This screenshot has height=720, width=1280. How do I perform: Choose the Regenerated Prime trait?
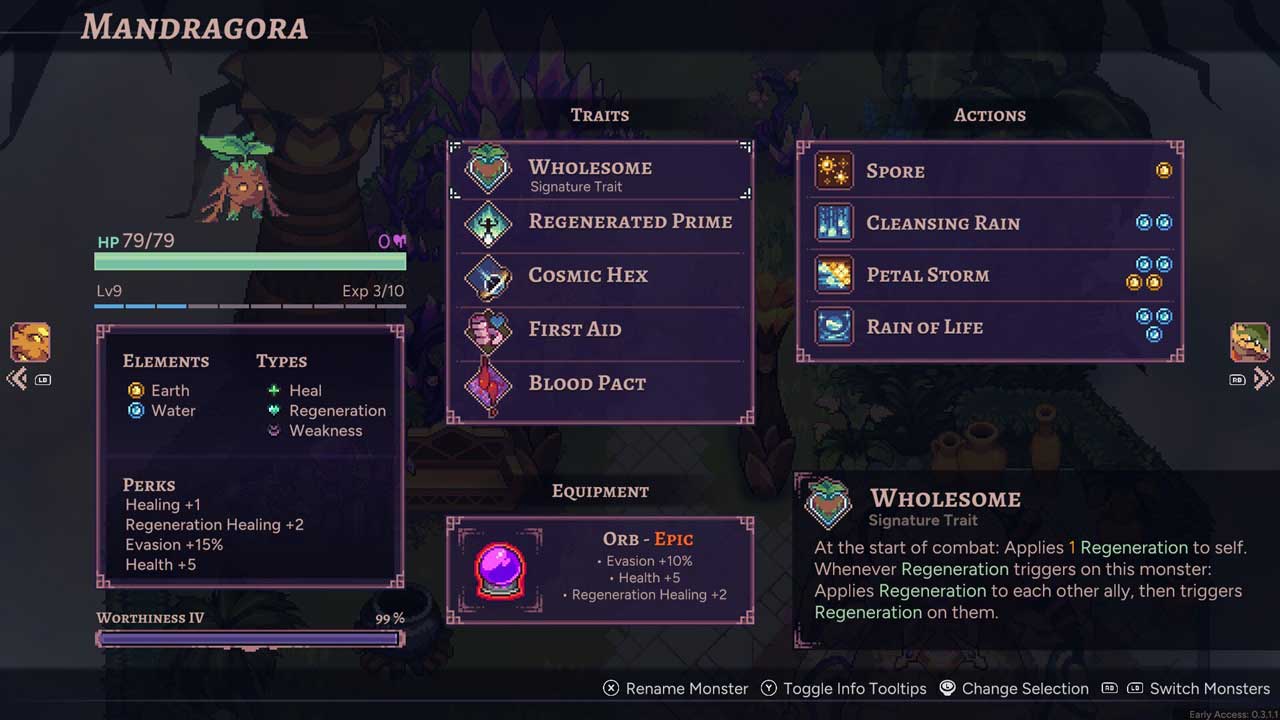pyautogui.click(x=600, y=222)
